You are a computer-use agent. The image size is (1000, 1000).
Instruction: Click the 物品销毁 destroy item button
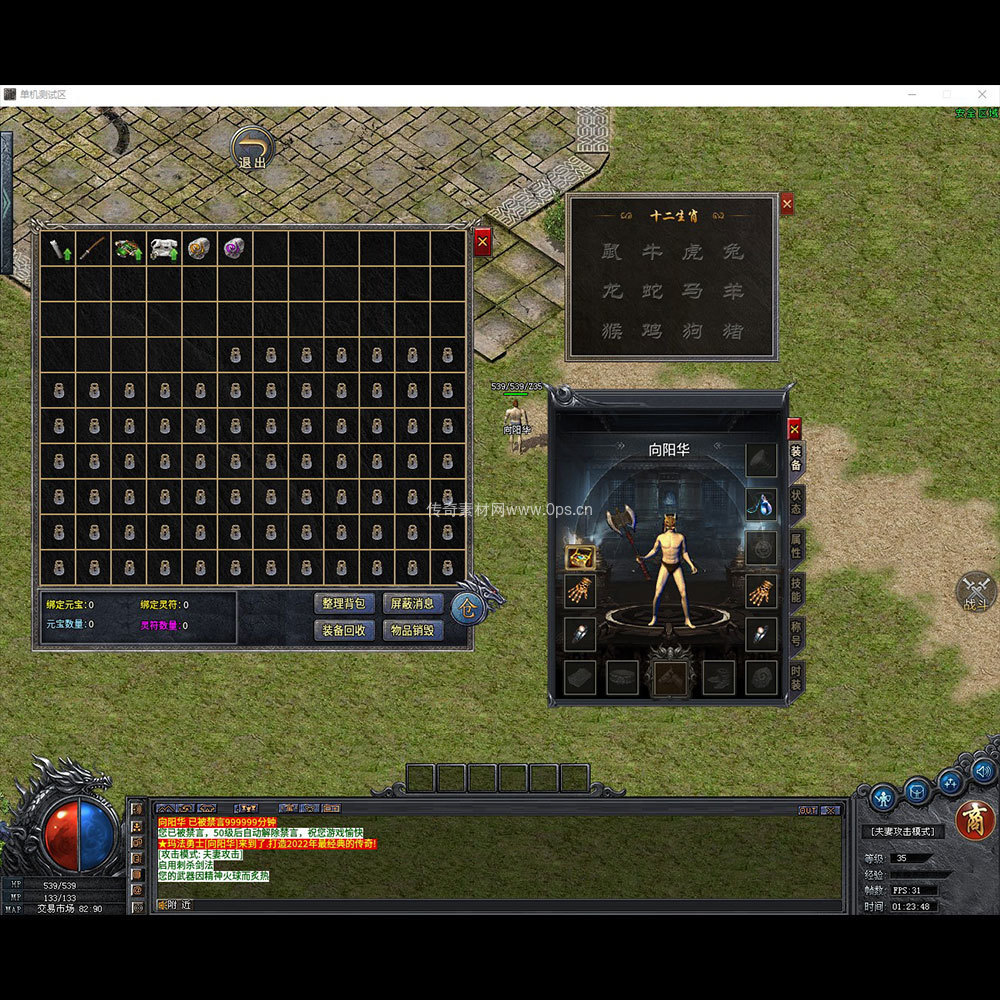click(413, 630)
